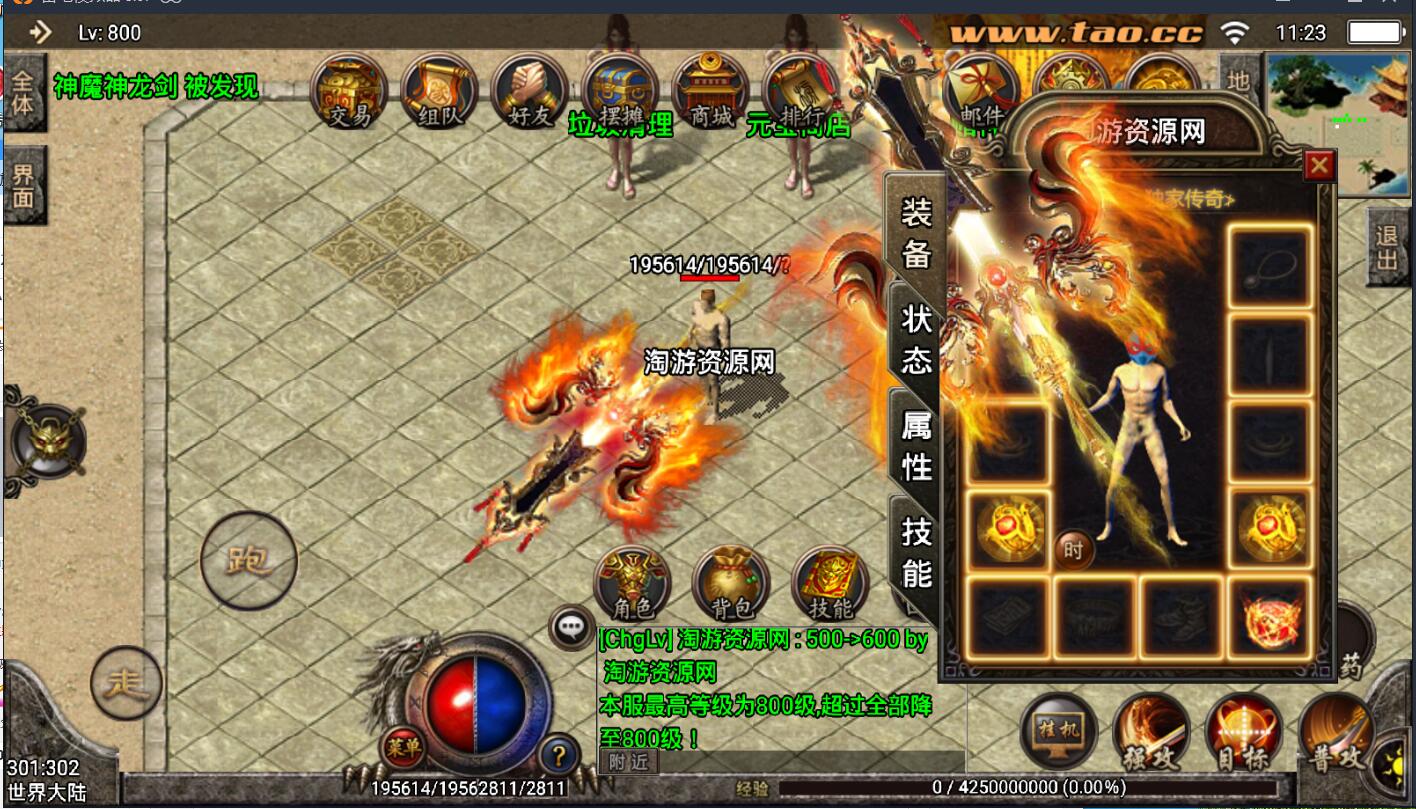Open the minimap in the corner
Viewport: 1416px width, 809px height.
tap(1338, 123)
